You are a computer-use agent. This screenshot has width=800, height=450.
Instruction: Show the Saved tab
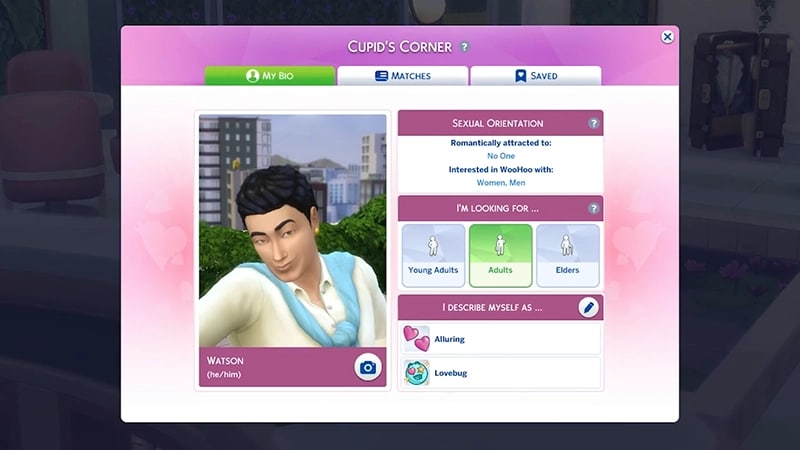pos(535,76)
